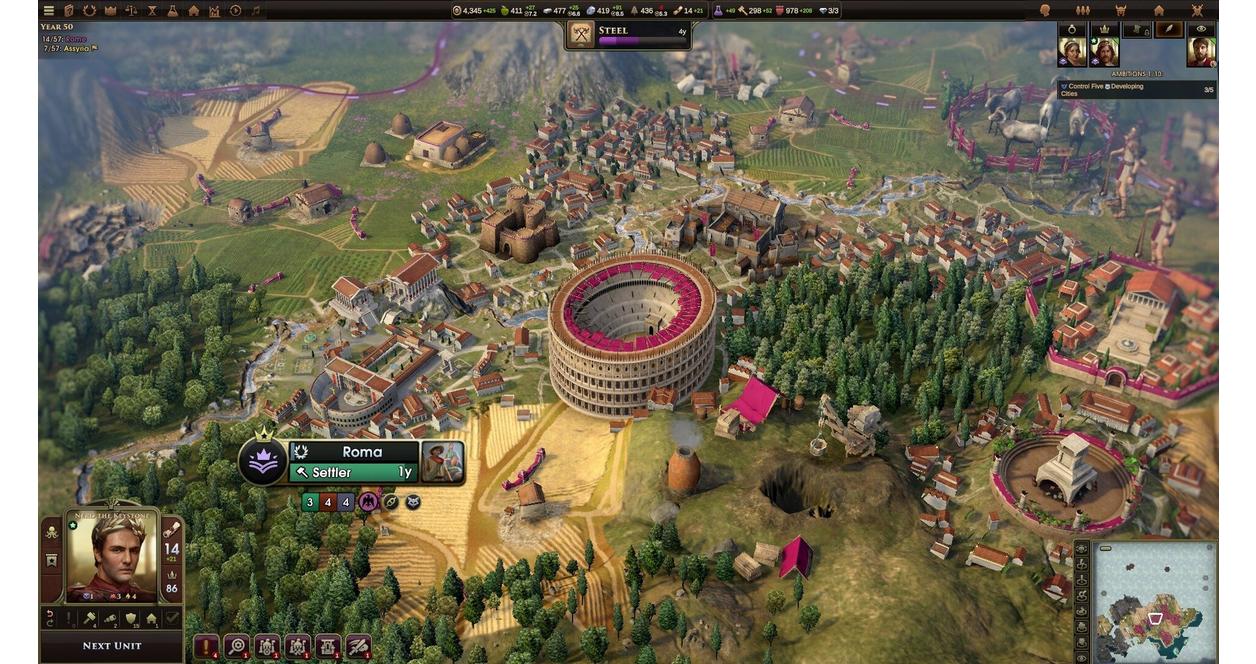Click the ruler portrait with laurel wreath
Viewport: 1256px width, 664px height.
110,556
